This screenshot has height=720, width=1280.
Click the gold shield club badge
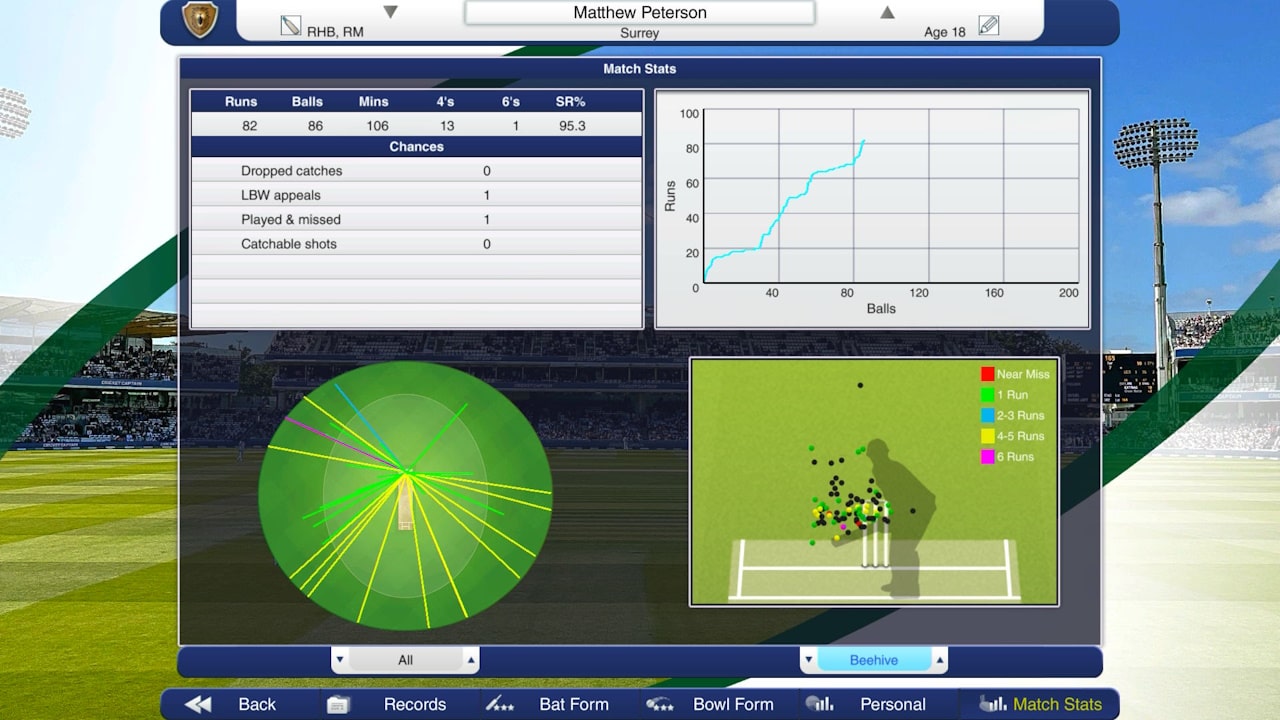click(201, 20)
